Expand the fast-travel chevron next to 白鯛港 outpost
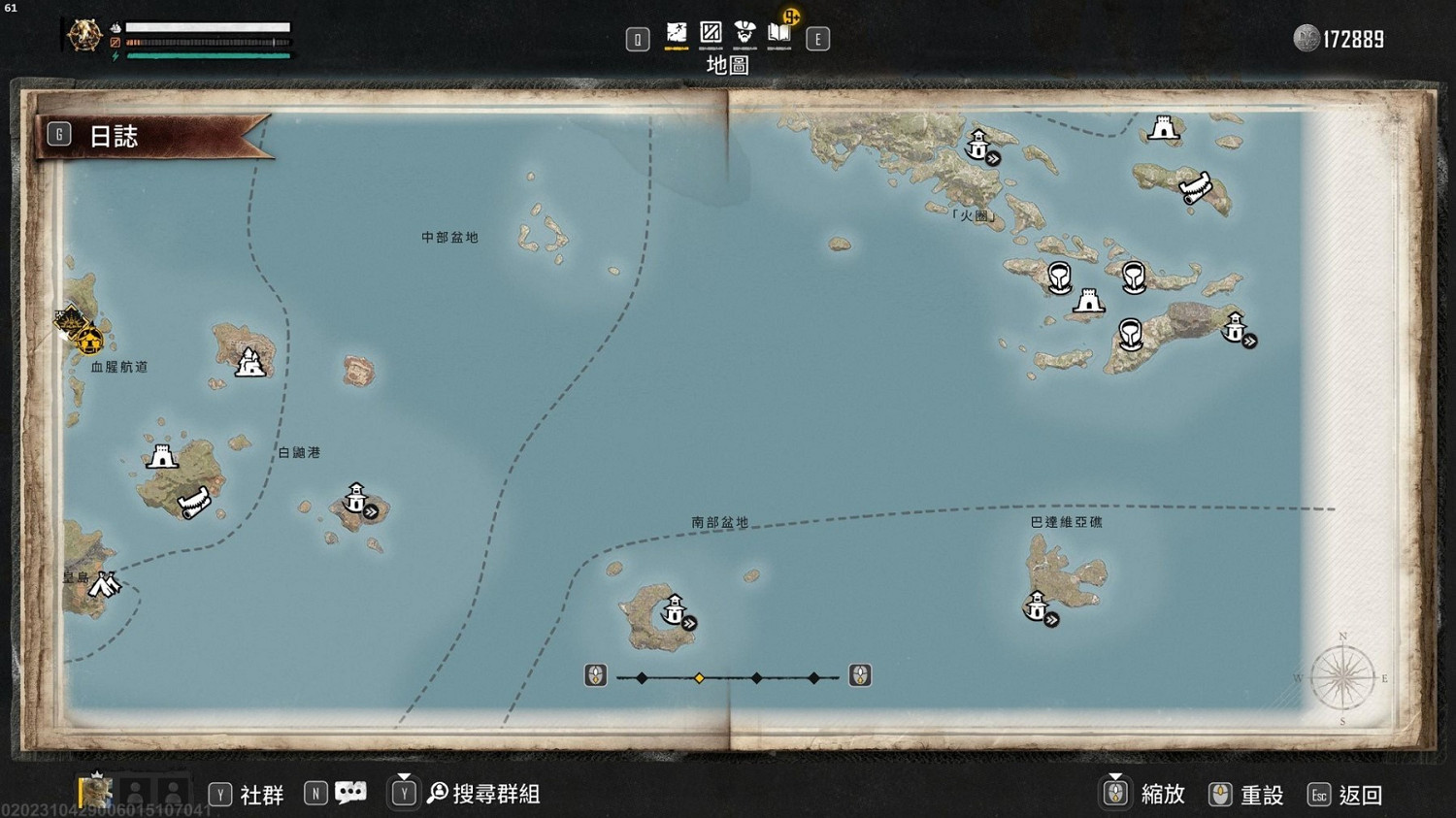 coord(370,509)
